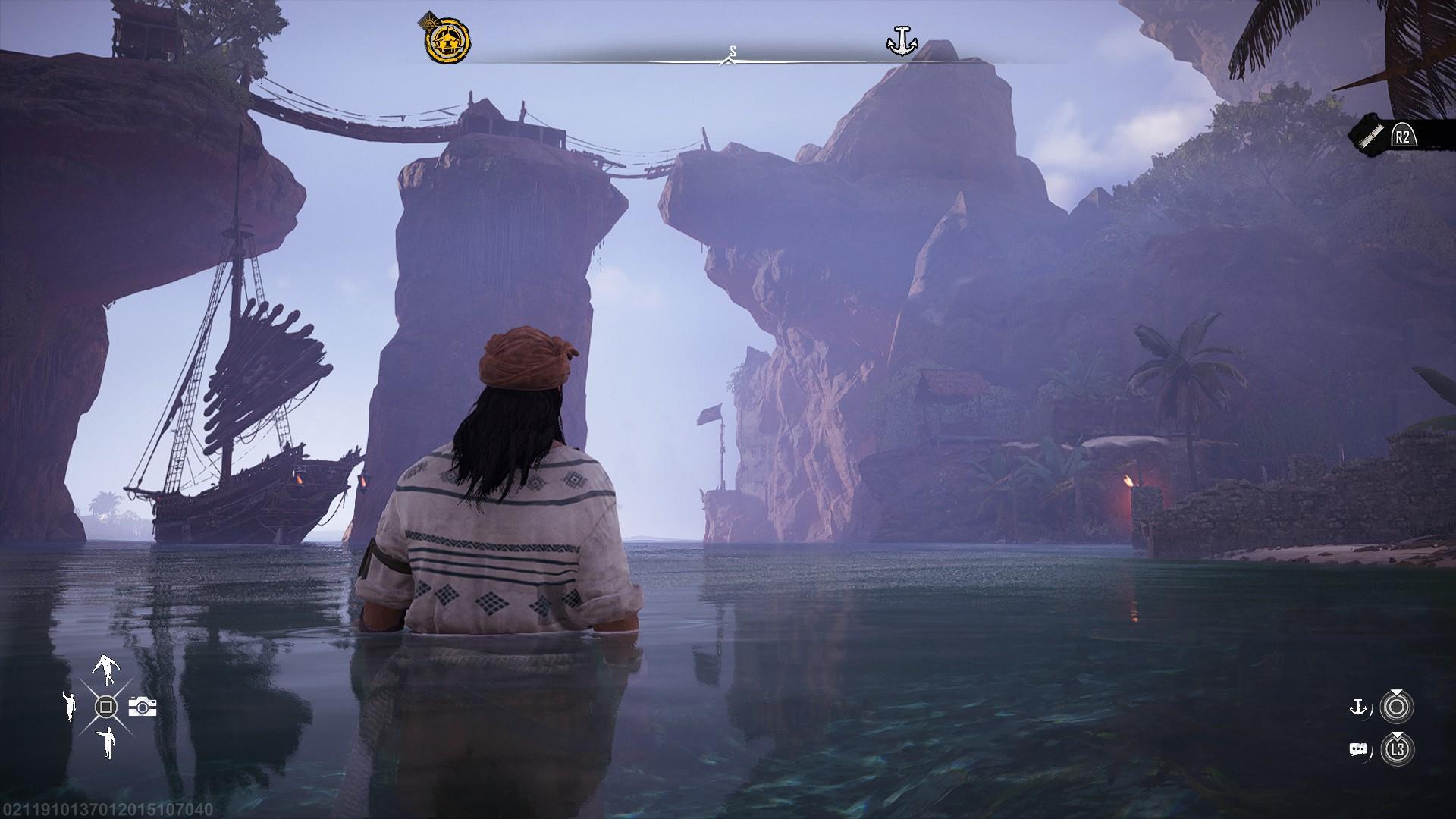Open photo mode with the camera icon
Viewport: 1456px width, 819px height.
143,707
